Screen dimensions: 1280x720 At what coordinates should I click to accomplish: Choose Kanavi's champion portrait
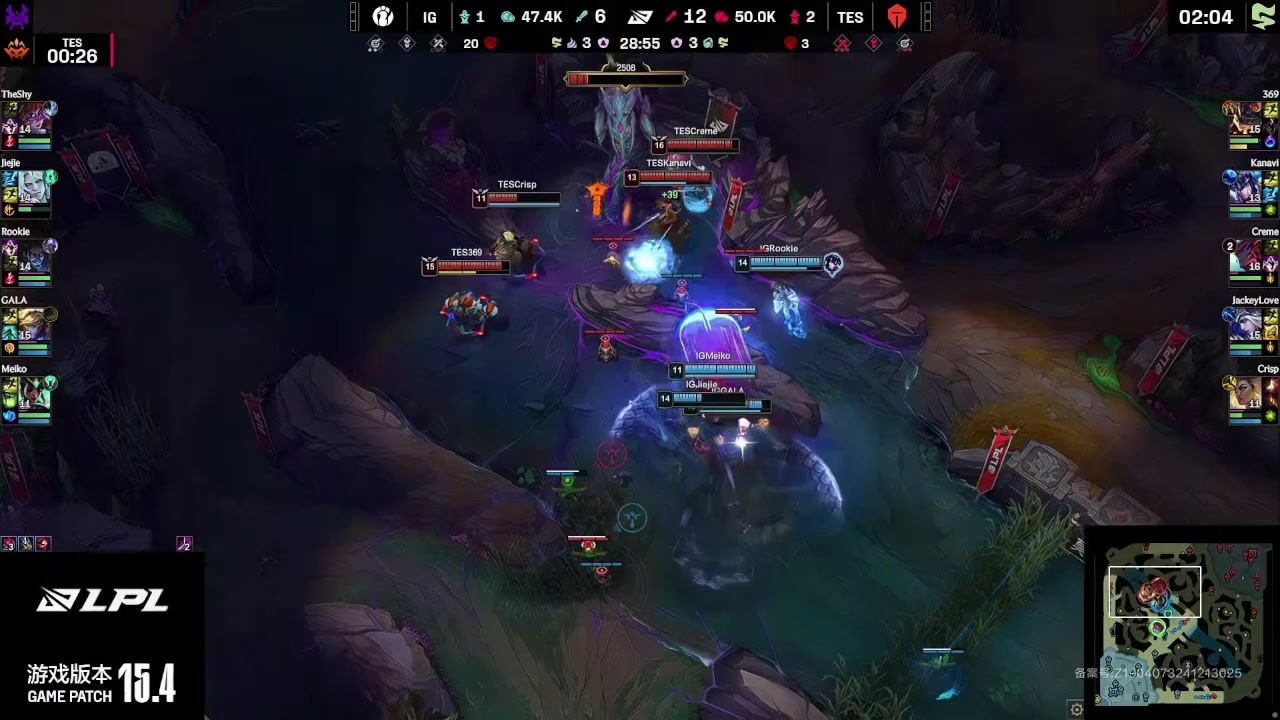[x=1246, y=187]
